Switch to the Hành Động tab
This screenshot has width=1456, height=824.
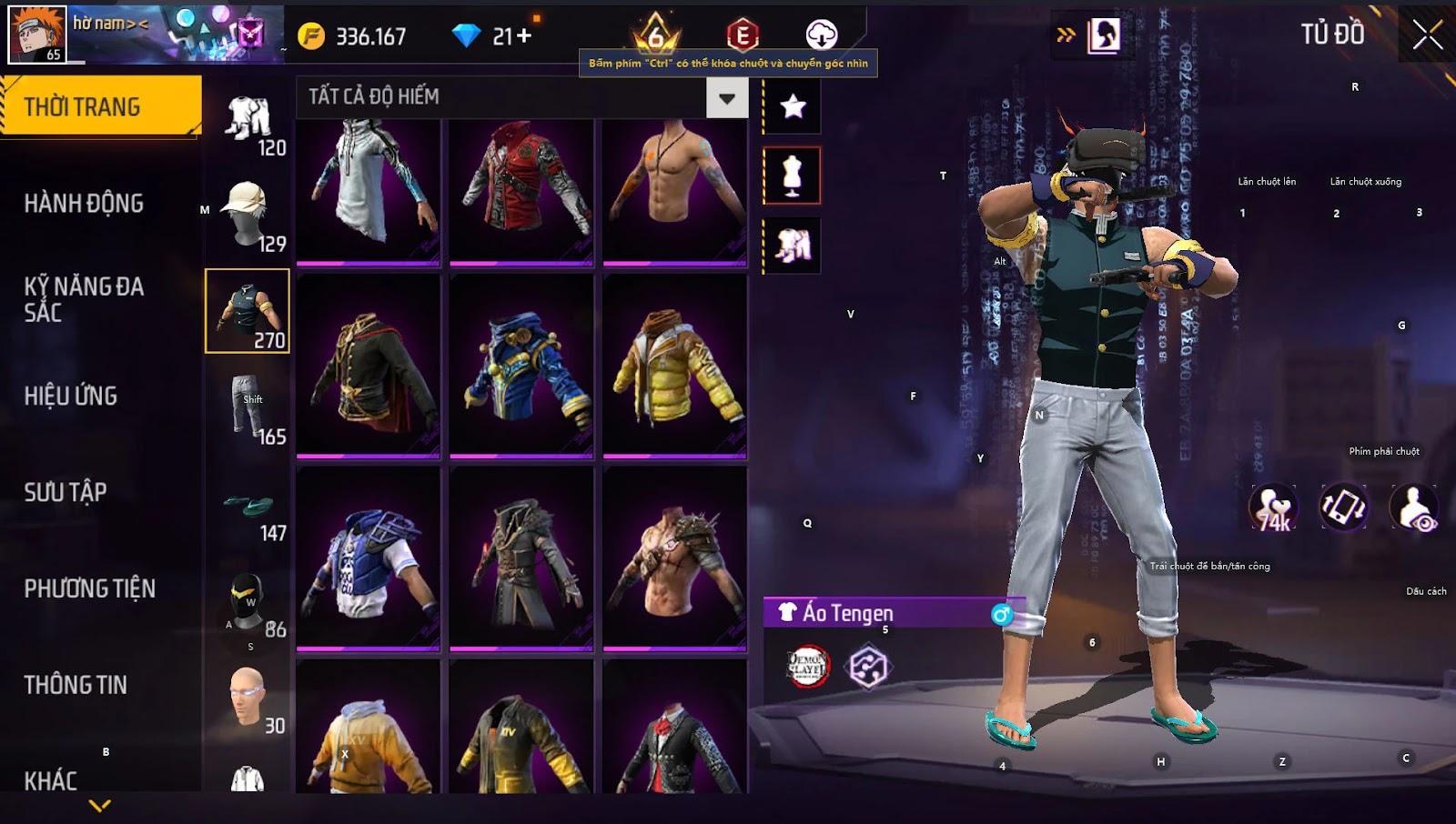(x=84, y=203)
